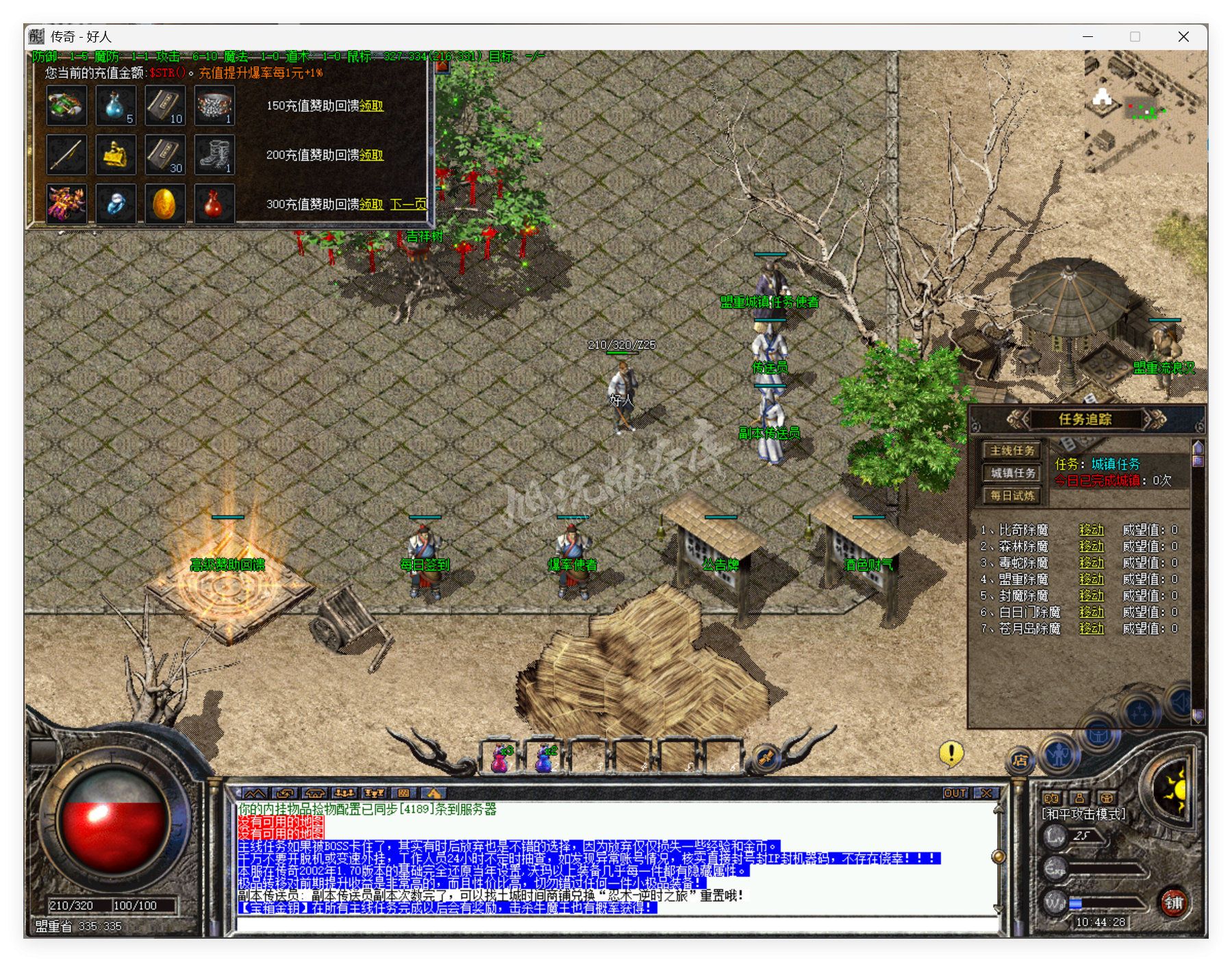Click 移动 next to 比奇除魔 quest
This screenshot has width=1232, height=962.
click(x=1092, y=529)
